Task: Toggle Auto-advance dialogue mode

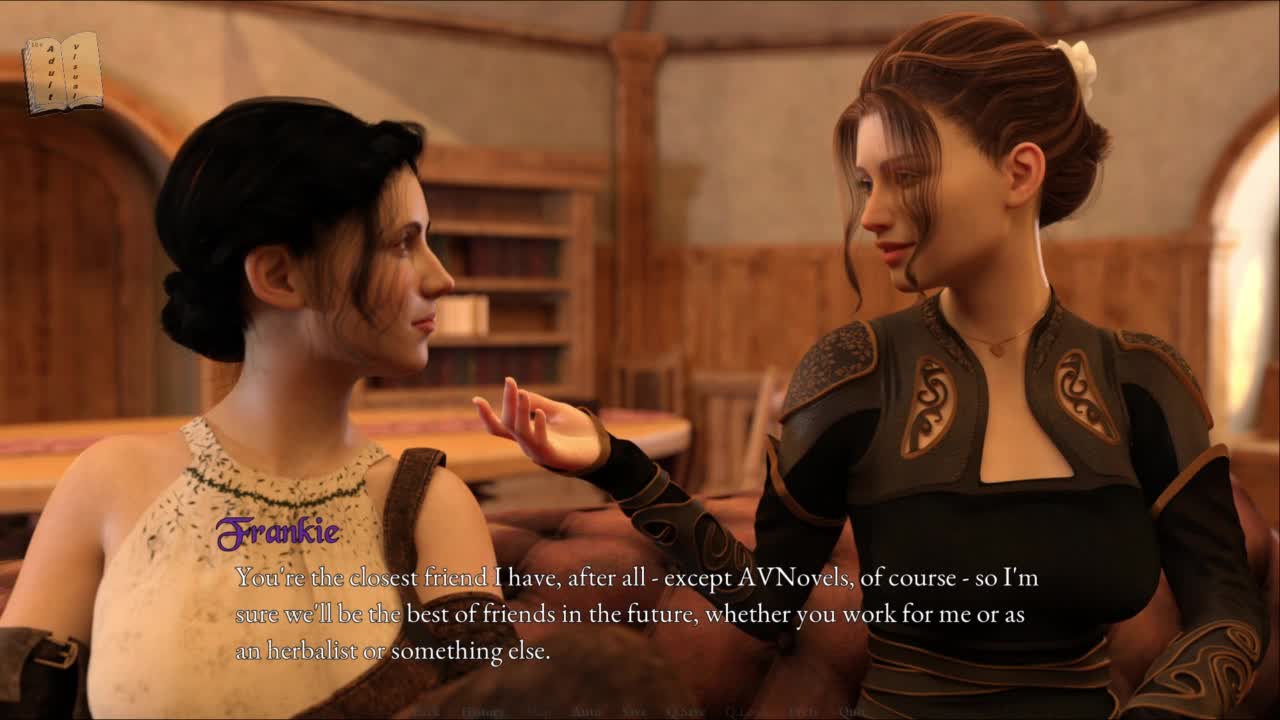Action: tap(586, 712)
